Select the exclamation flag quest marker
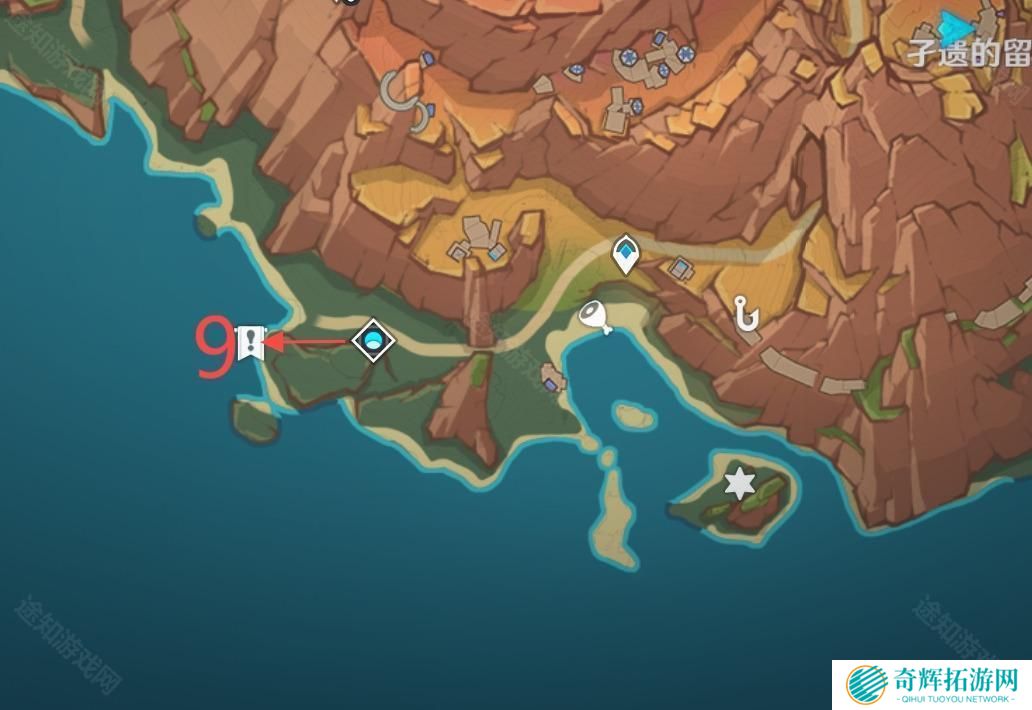This screenshot has height=710, width=1032. click(x=249, y=343)
